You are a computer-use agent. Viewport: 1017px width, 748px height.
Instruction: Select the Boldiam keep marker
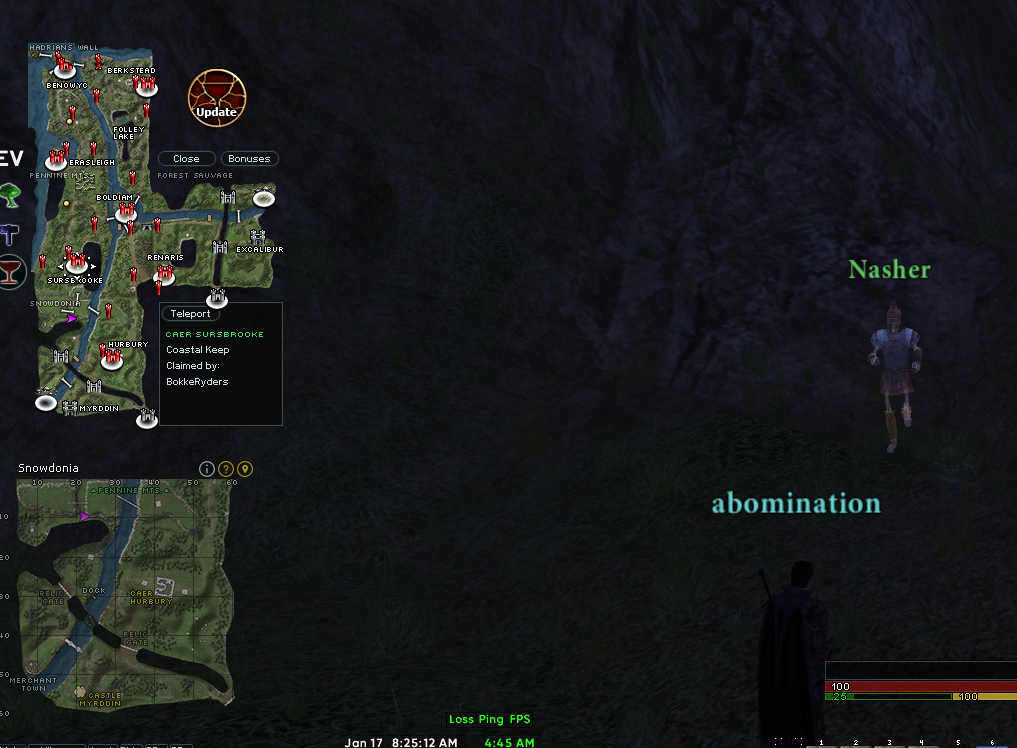point(125,211)
